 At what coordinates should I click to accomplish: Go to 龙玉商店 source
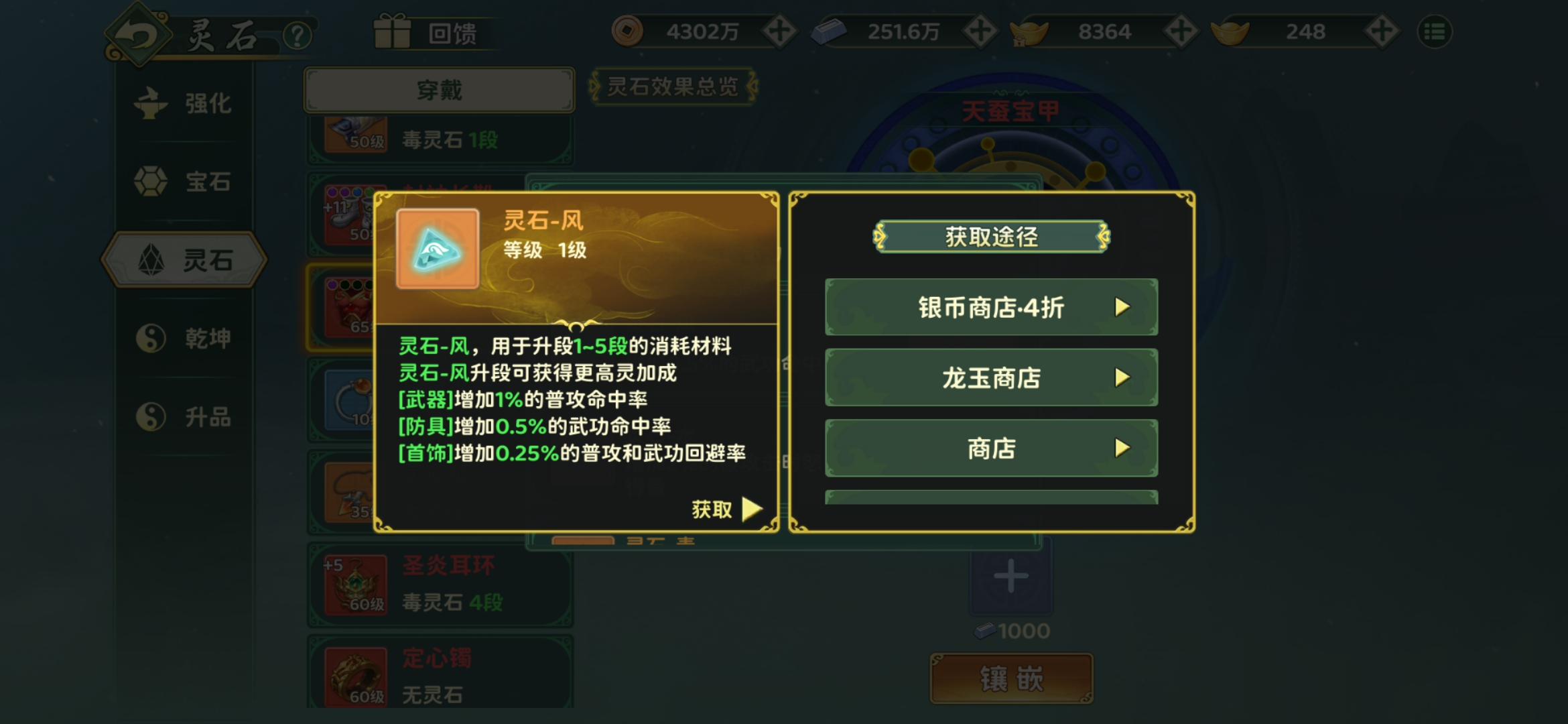(991, 378)
